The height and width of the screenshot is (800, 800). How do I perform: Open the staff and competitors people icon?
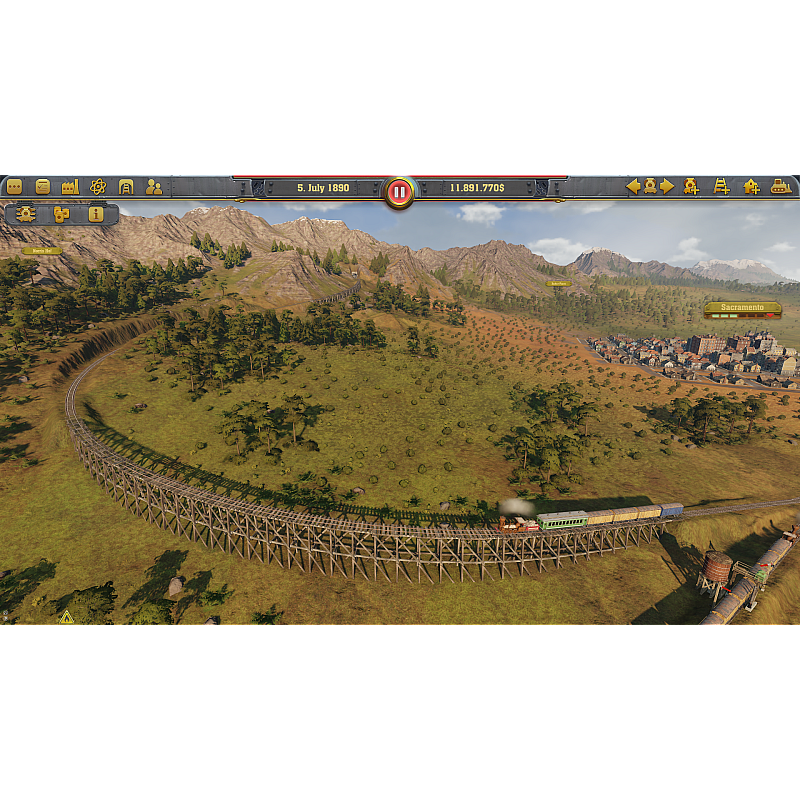coord(154,186)
